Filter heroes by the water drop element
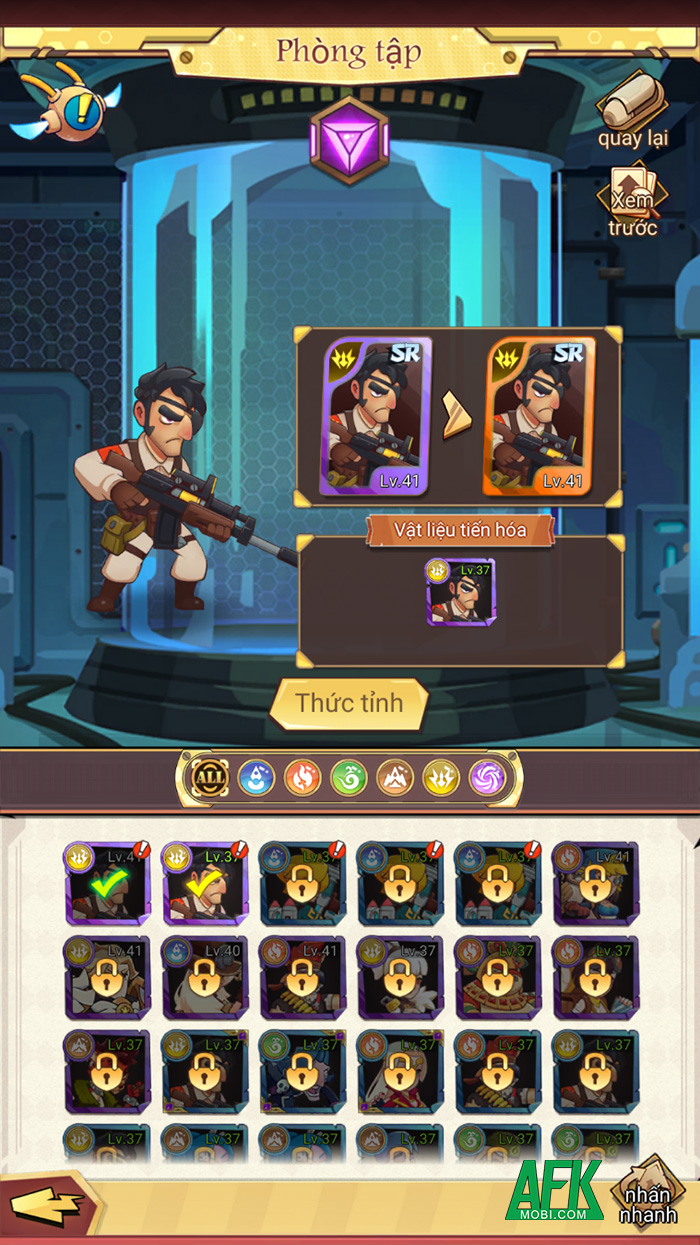The image size is (700, 1245). pyautogui.click(x=256, y=777)
